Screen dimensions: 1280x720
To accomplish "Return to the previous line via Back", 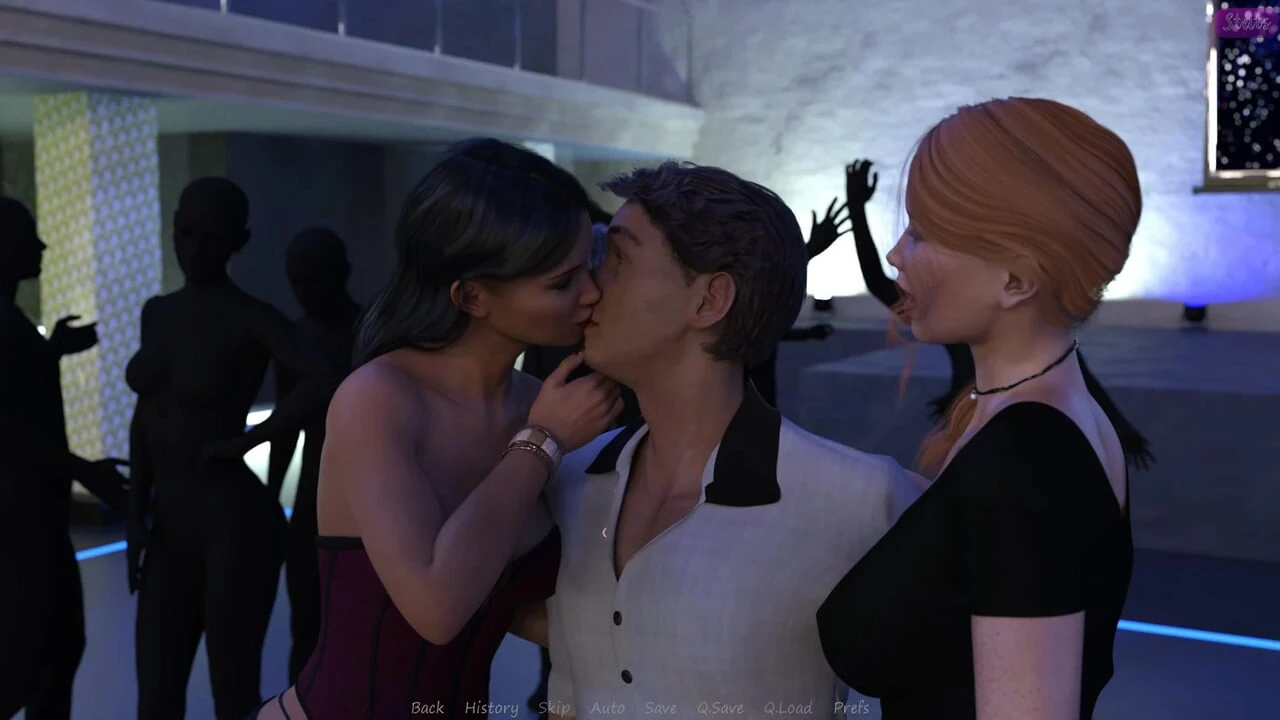I will coord(426,708).
